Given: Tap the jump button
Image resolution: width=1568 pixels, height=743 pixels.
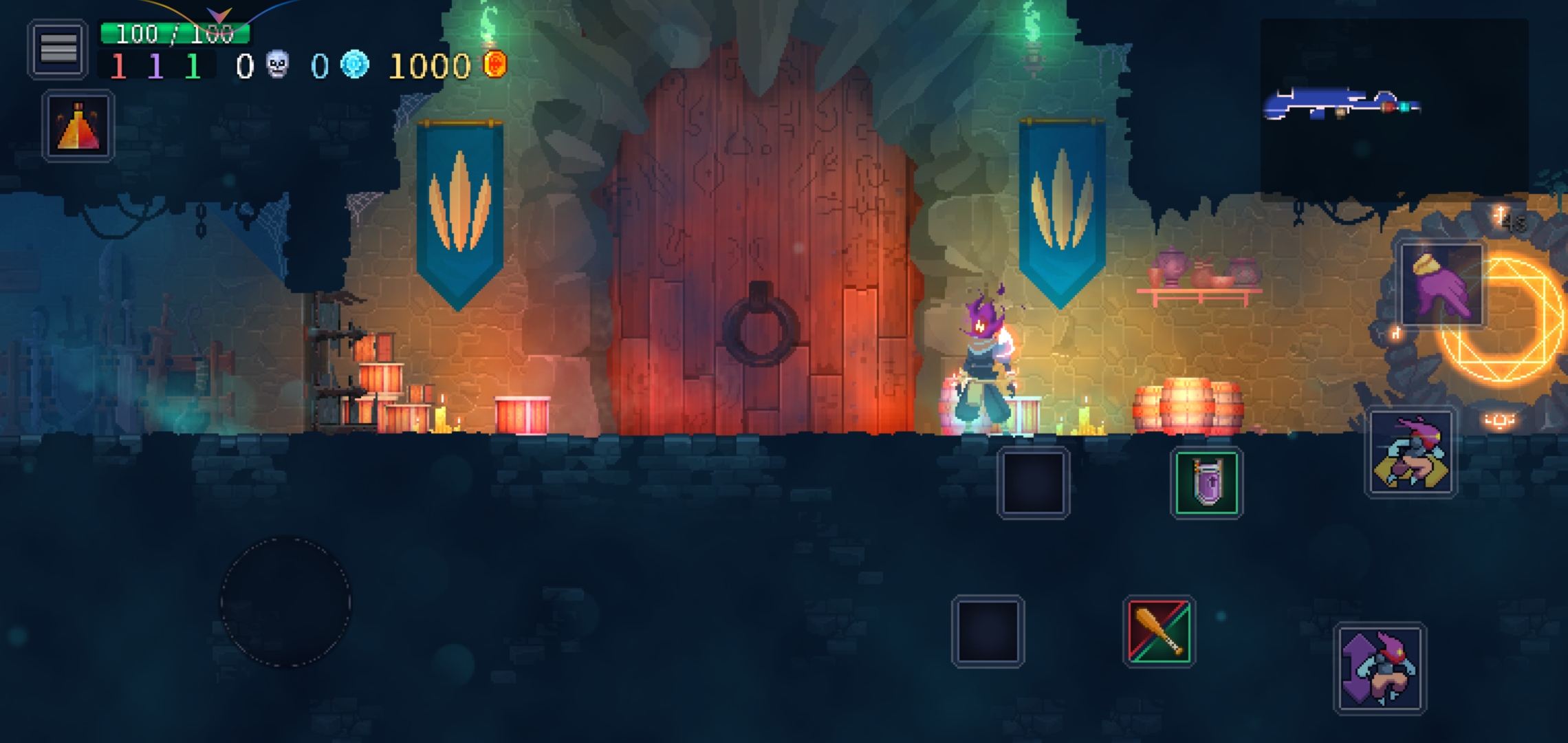Looking at the screenshot, I should click(1380, 668).
